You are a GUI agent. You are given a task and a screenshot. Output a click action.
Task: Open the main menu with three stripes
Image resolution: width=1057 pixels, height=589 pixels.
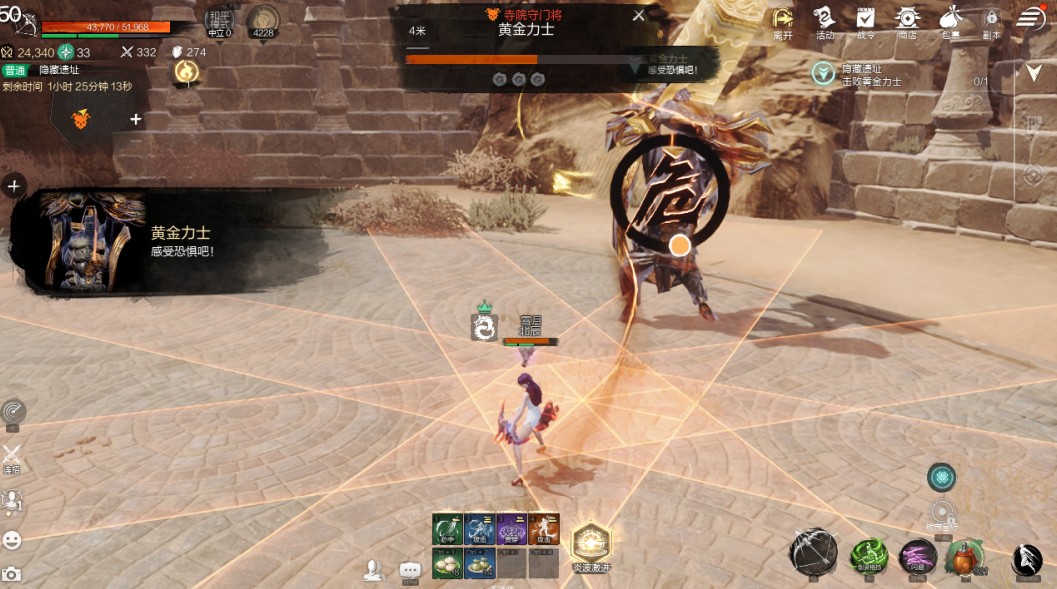click(x=1031, y=18)
